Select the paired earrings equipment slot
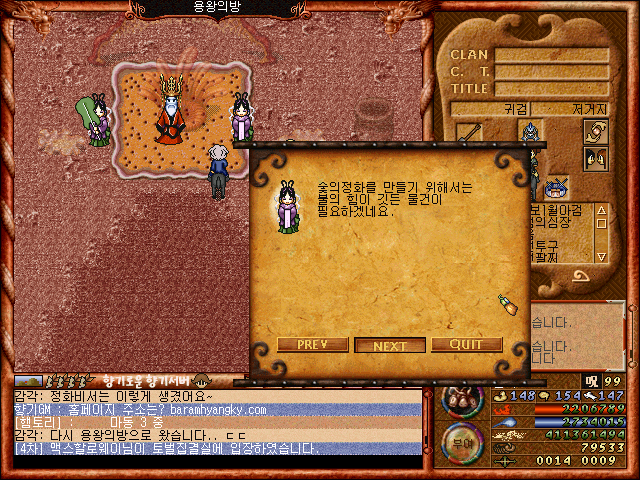 [x=597, y=159]
